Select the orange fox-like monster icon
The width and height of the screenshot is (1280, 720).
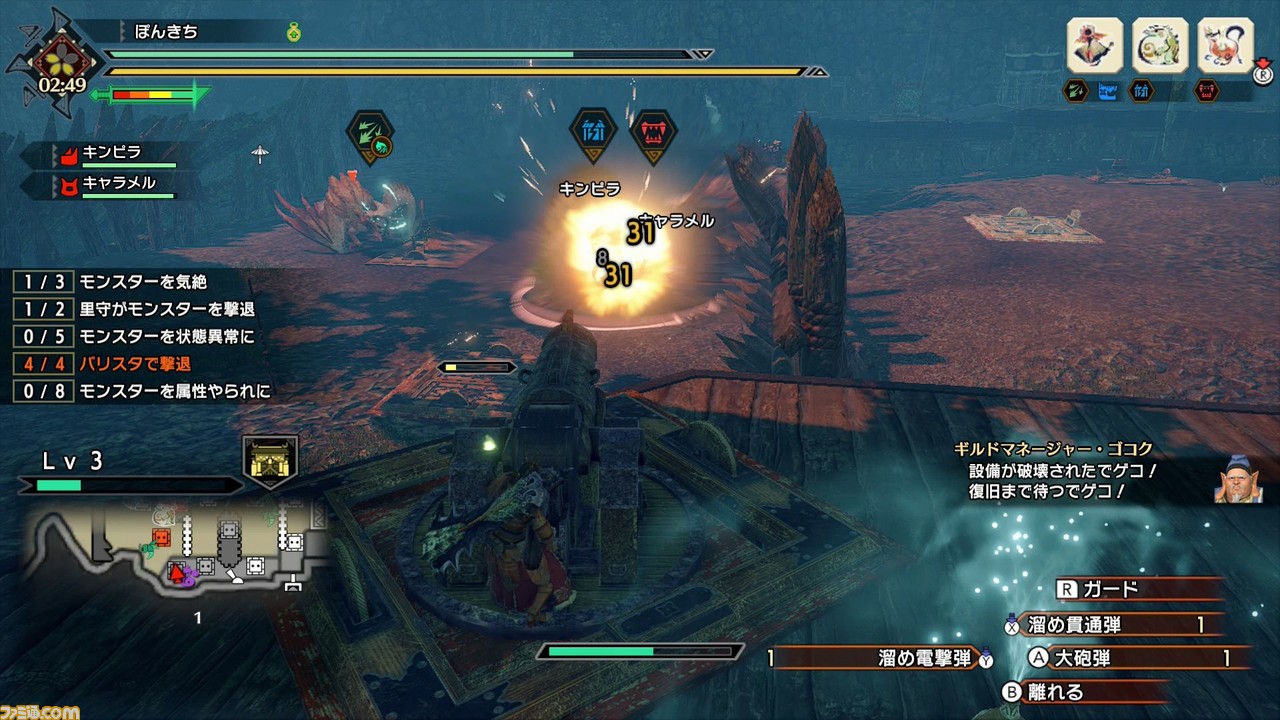[1225, 45]
